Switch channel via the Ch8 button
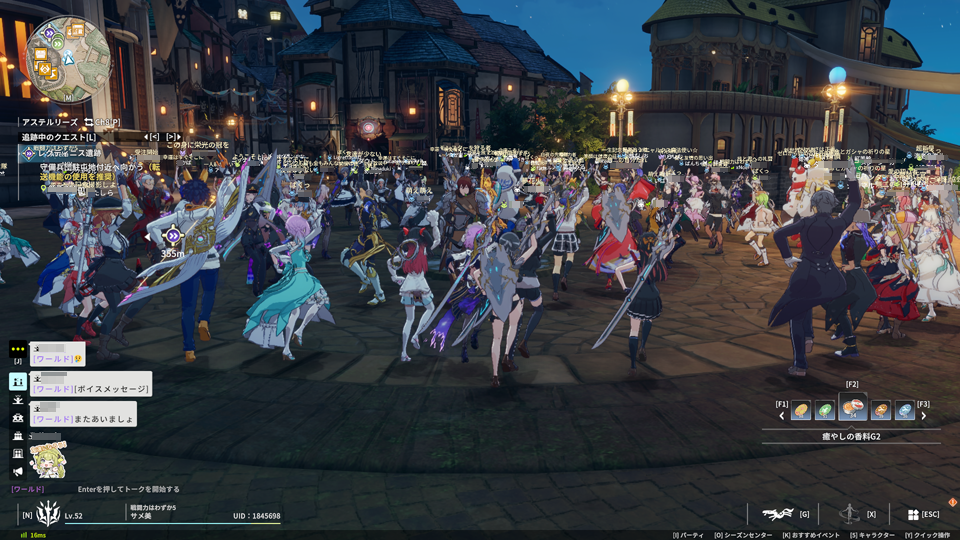 point(103,122)
